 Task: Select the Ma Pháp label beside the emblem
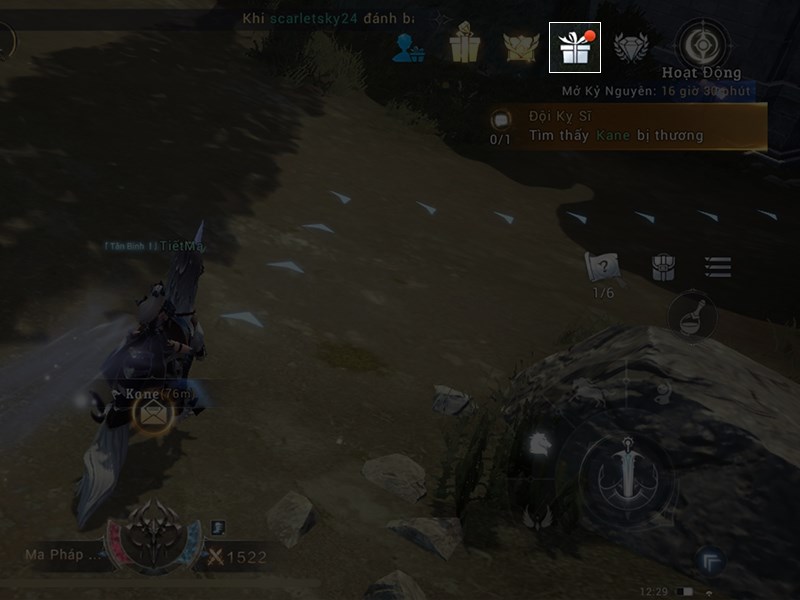coord(63,554)
